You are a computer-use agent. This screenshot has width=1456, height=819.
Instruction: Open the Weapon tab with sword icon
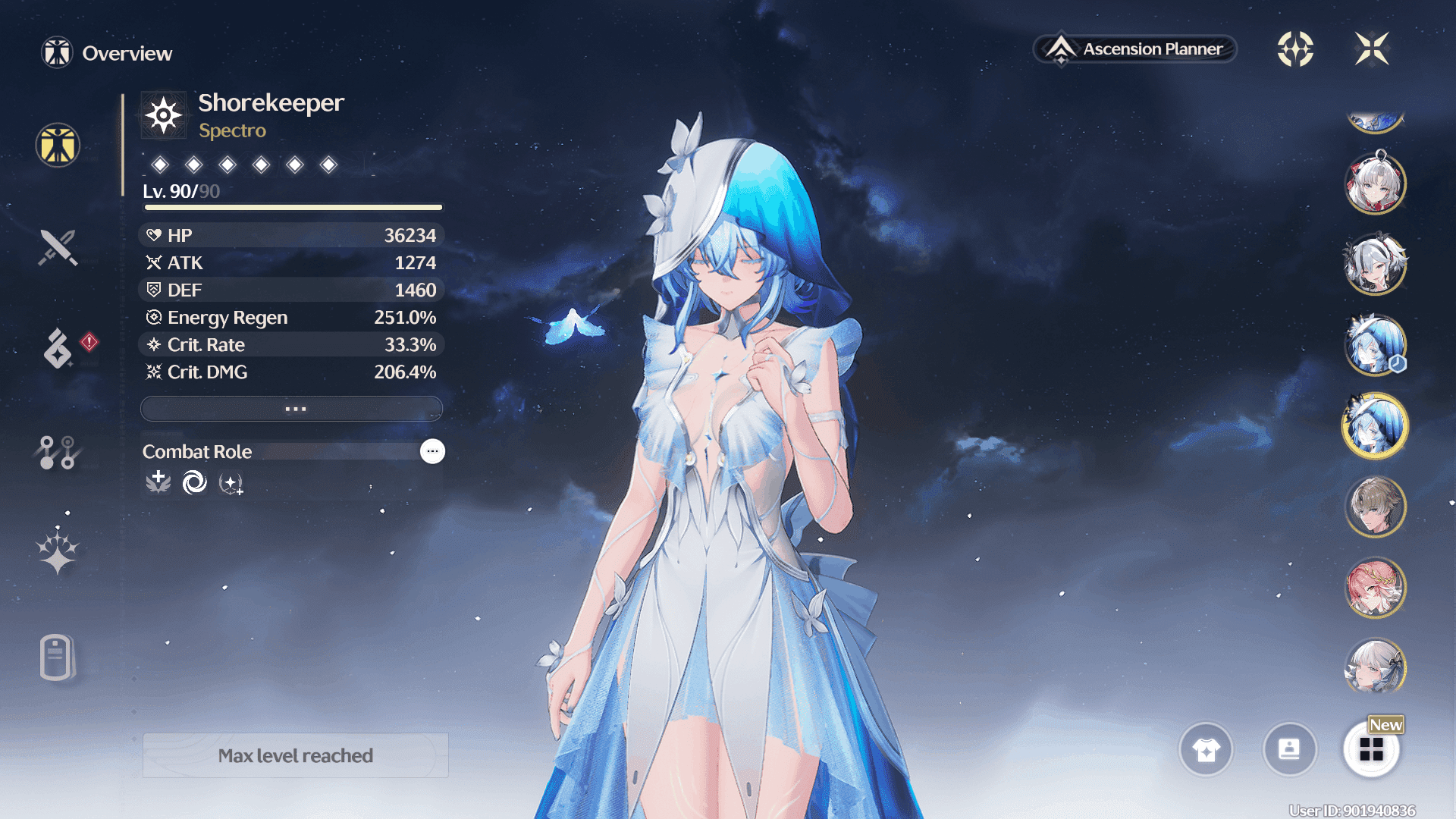tap(58, 247)
